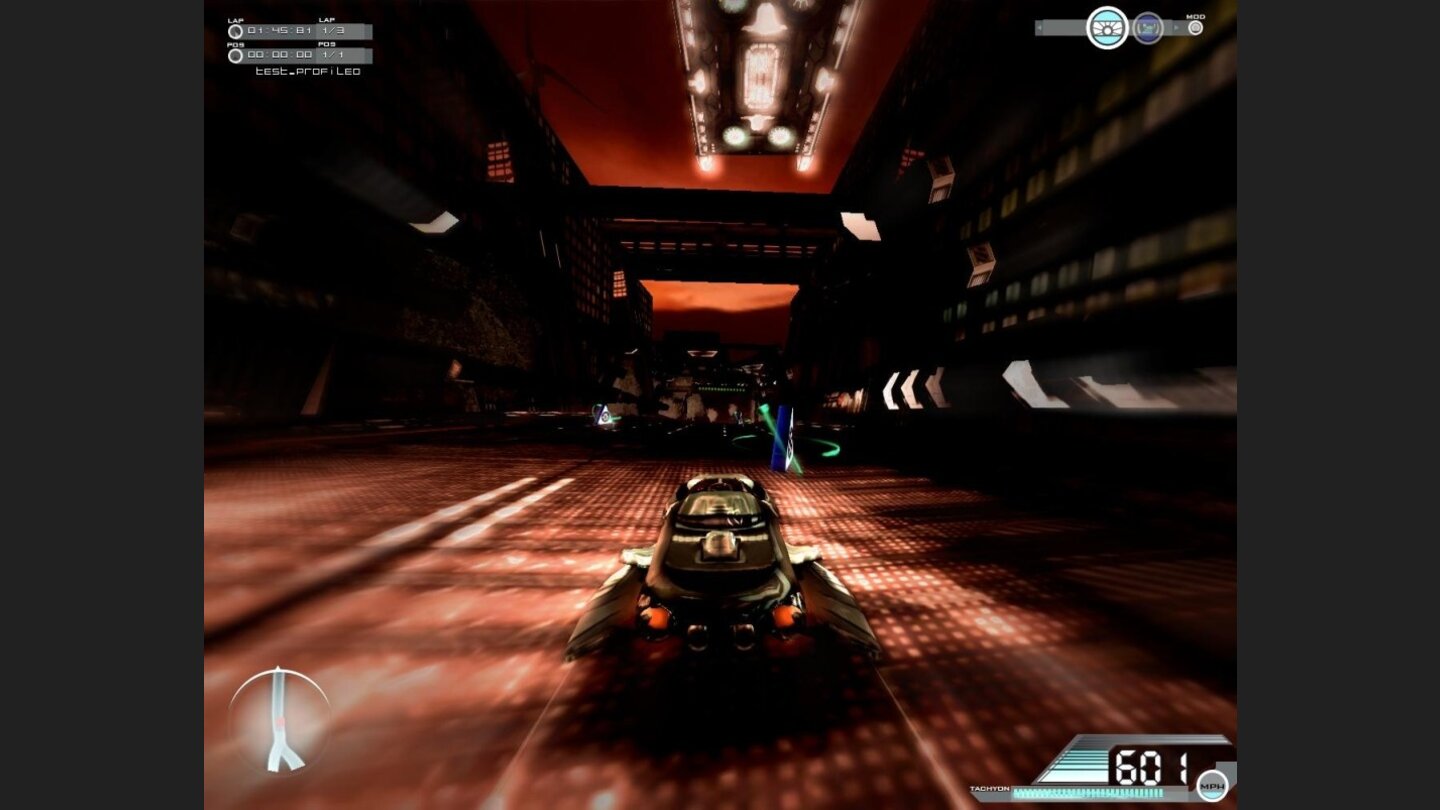The image size is (1440, 810).
Task: Toggle the LAP counter showing 1/3
Action: pos(333,30)
